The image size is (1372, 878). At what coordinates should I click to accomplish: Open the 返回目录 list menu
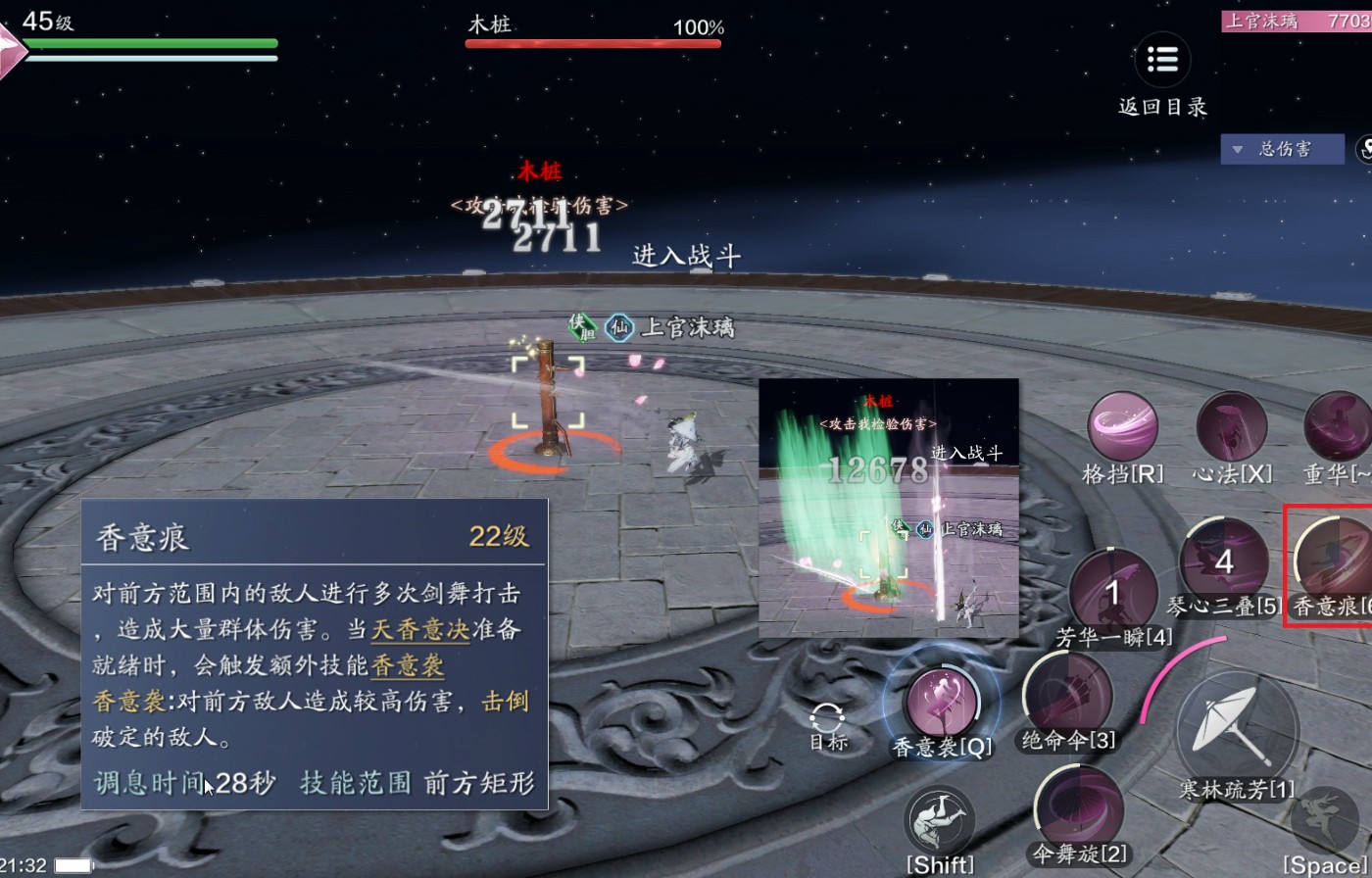pyautogui.click(x=1162, y=60)
